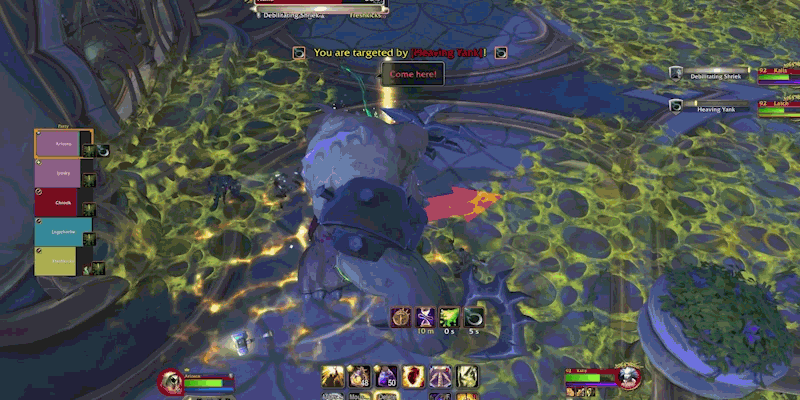Click the target portrait with white-haired face
Viewport: 800px width, 400px height.
click(x=628, y=379)
